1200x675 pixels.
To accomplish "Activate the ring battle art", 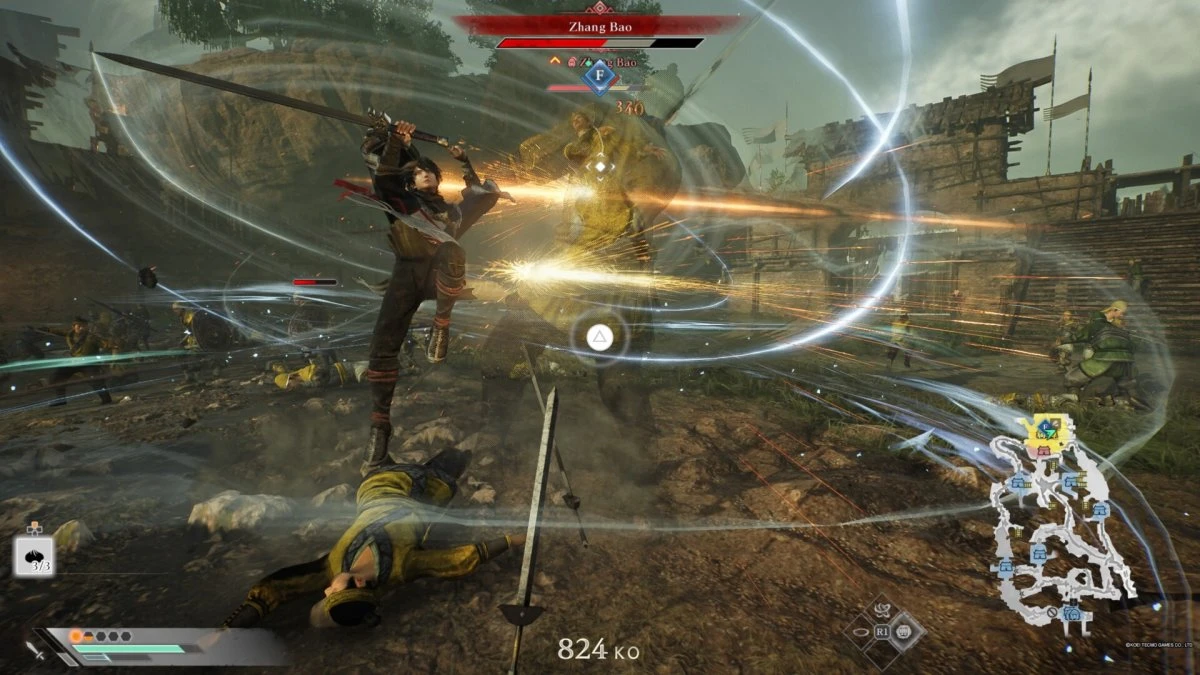I will click(x=862, y=632).
